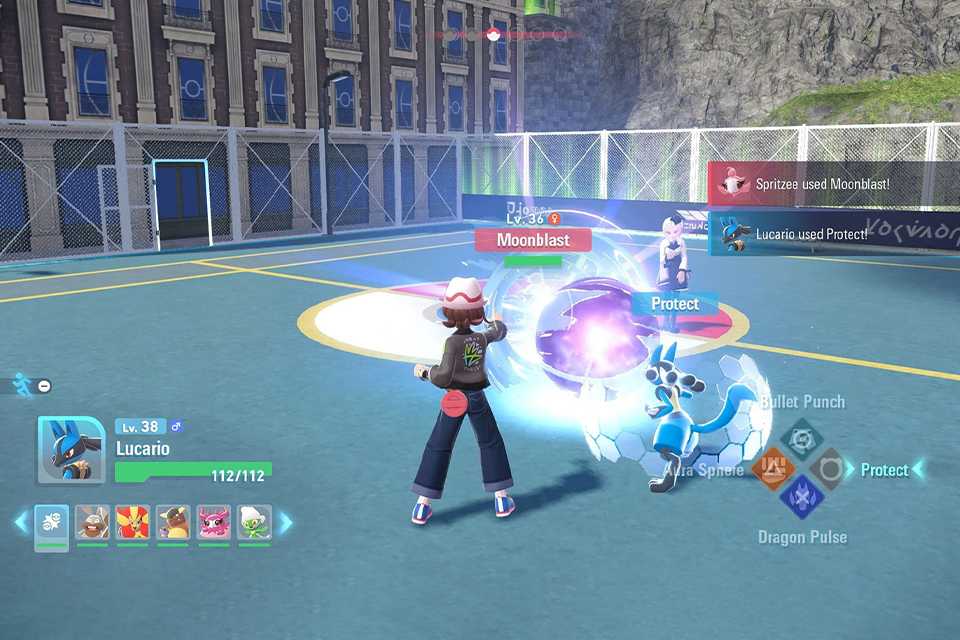
Task: Switch to the red and yellow party Pokémon
Action: click(132, 523)
